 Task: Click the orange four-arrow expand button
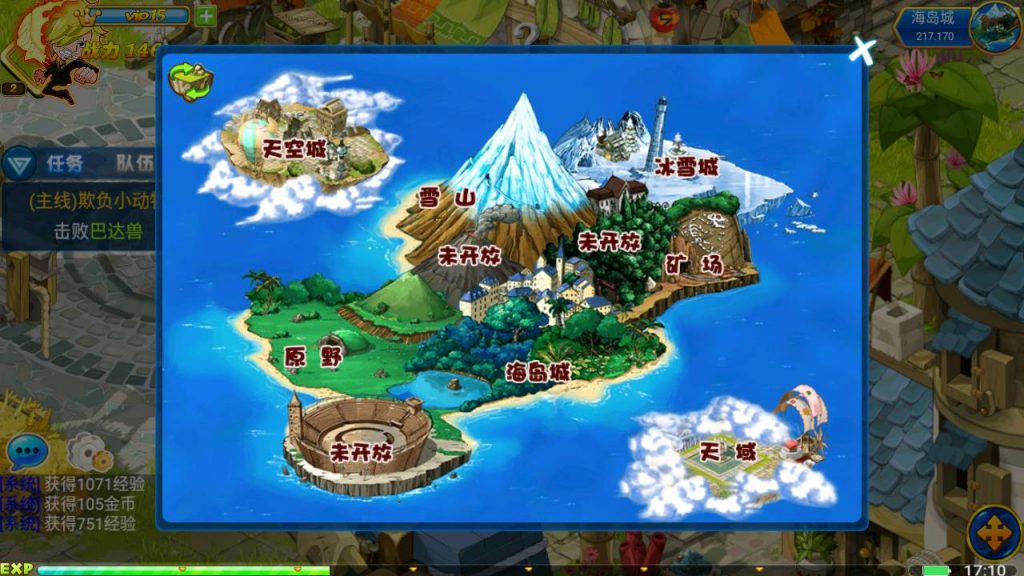[x=992, y=533]
